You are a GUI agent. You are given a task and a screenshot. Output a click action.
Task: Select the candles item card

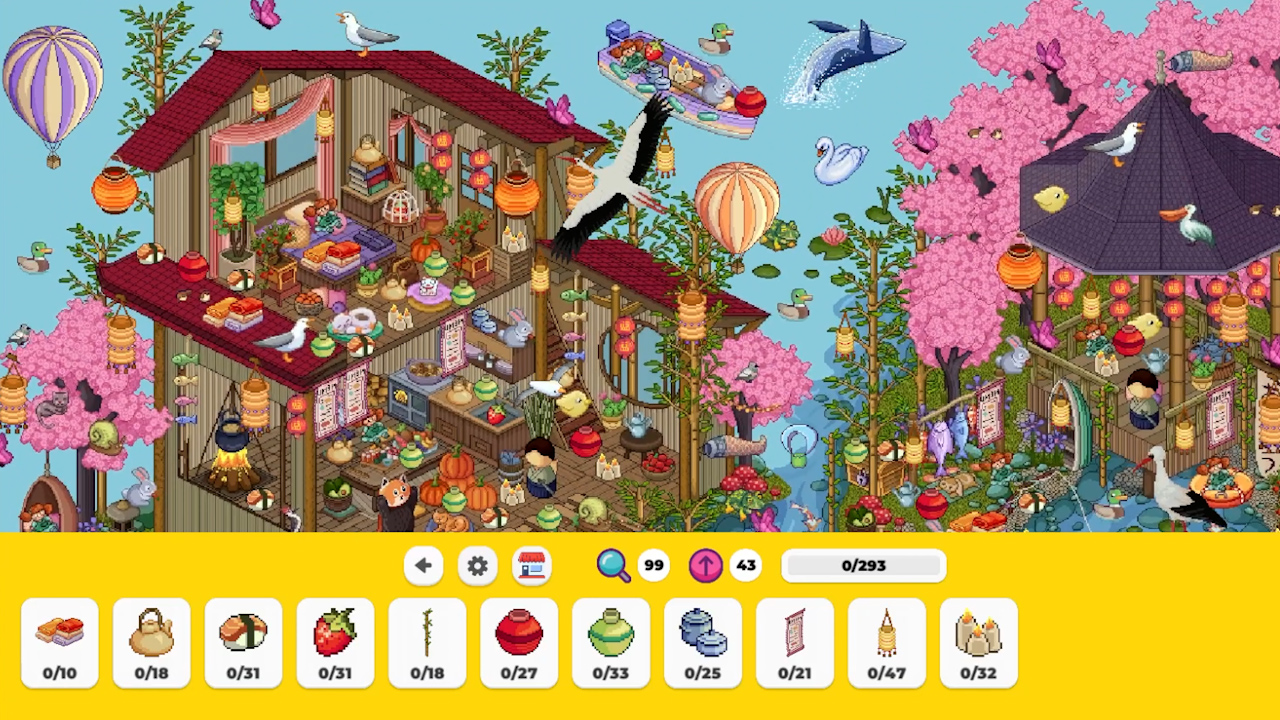click(979, 640)
